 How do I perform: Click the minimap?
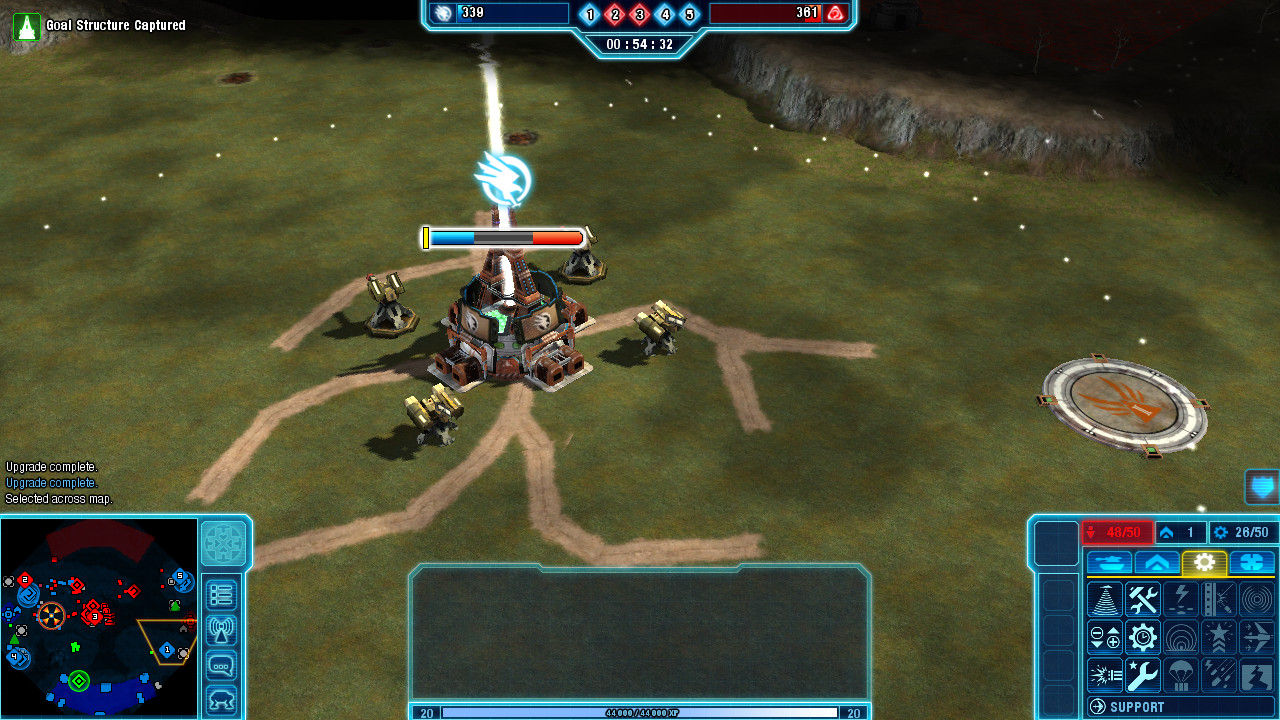[x=99, y=616]
